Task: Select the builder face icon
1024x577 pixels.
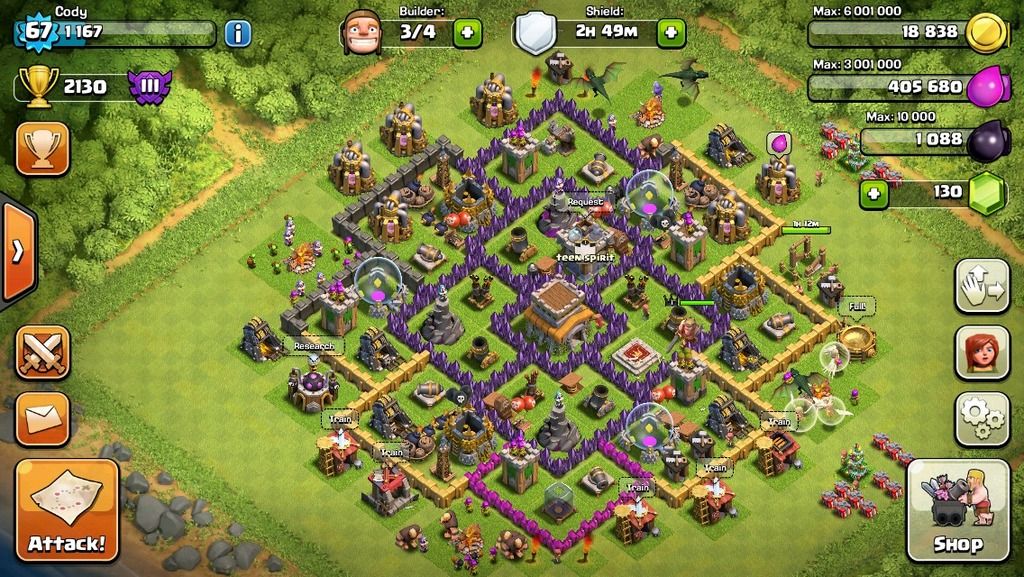Action: coord(362,33)
